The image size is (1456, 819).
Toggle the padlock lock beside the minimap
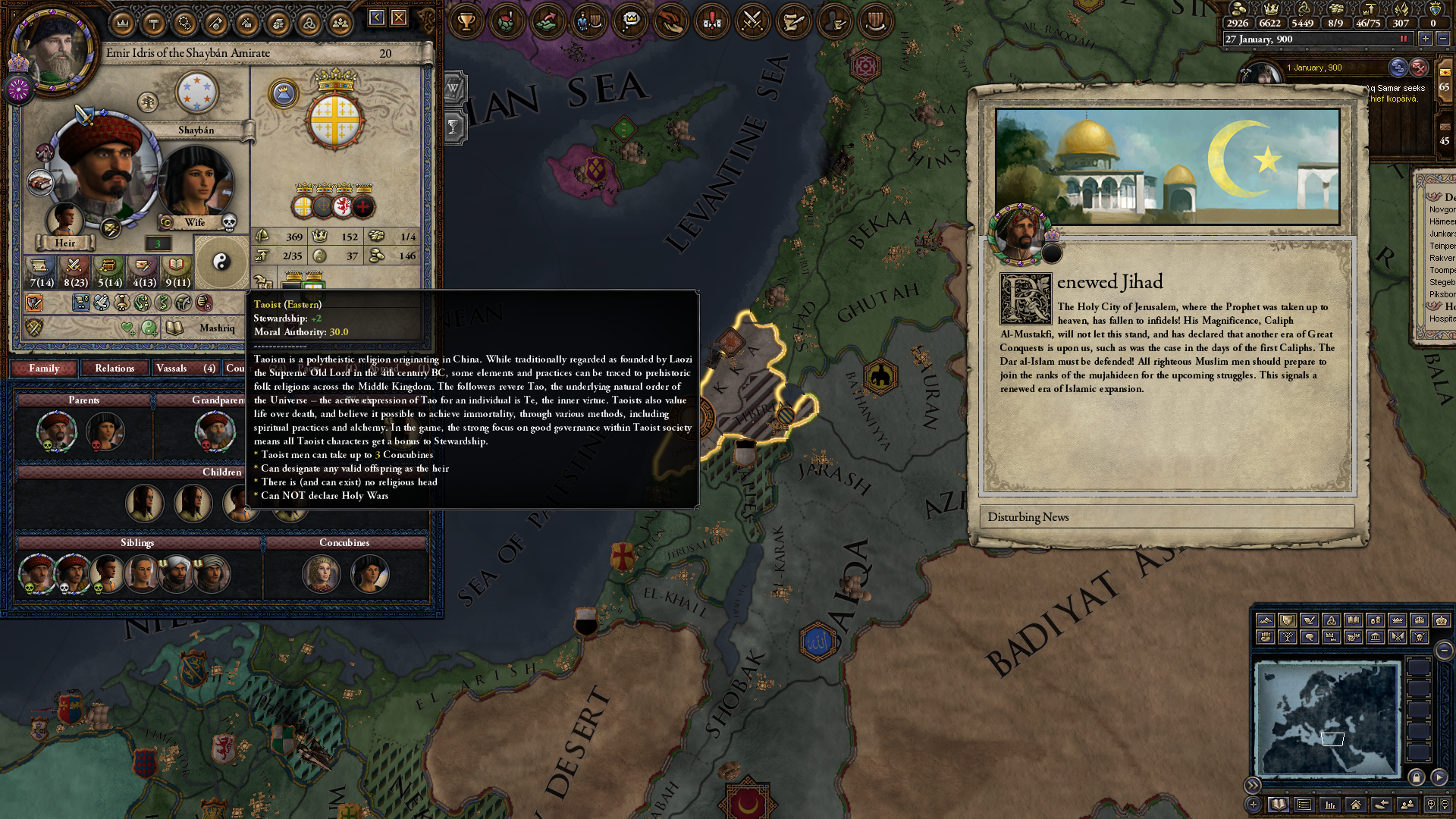1417,777
